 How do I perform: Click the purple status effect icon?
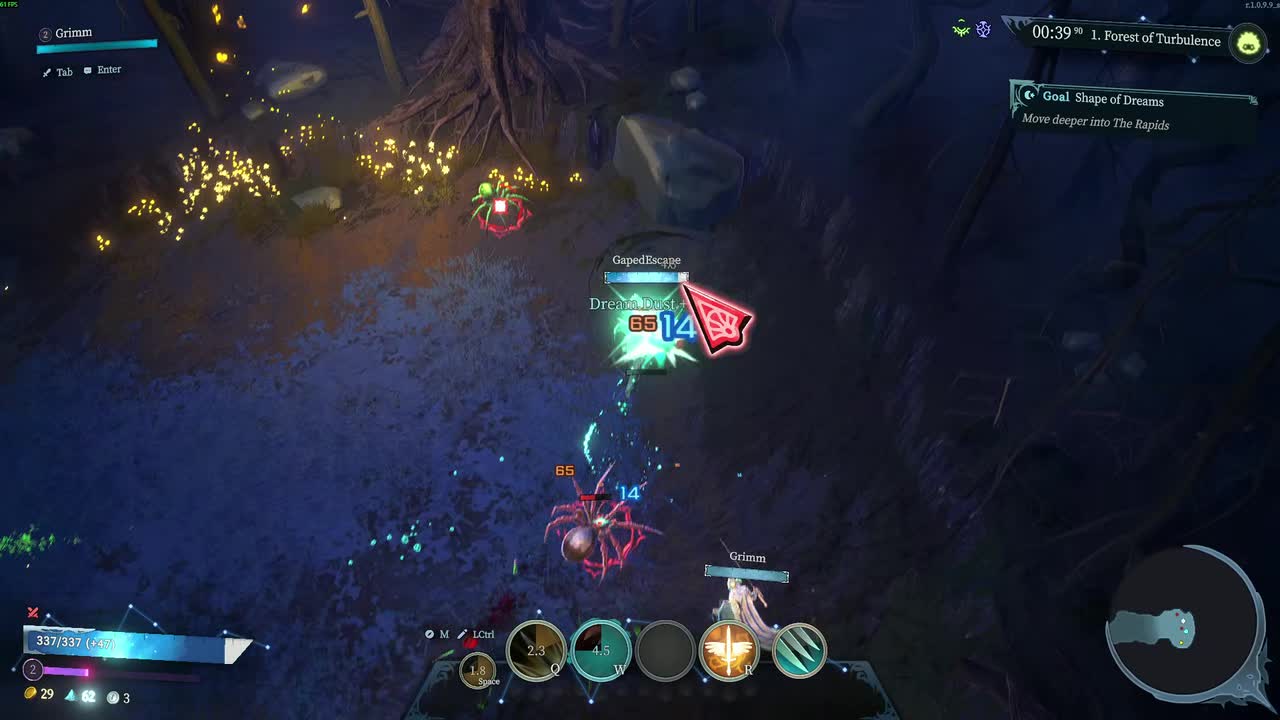point(982,28)
